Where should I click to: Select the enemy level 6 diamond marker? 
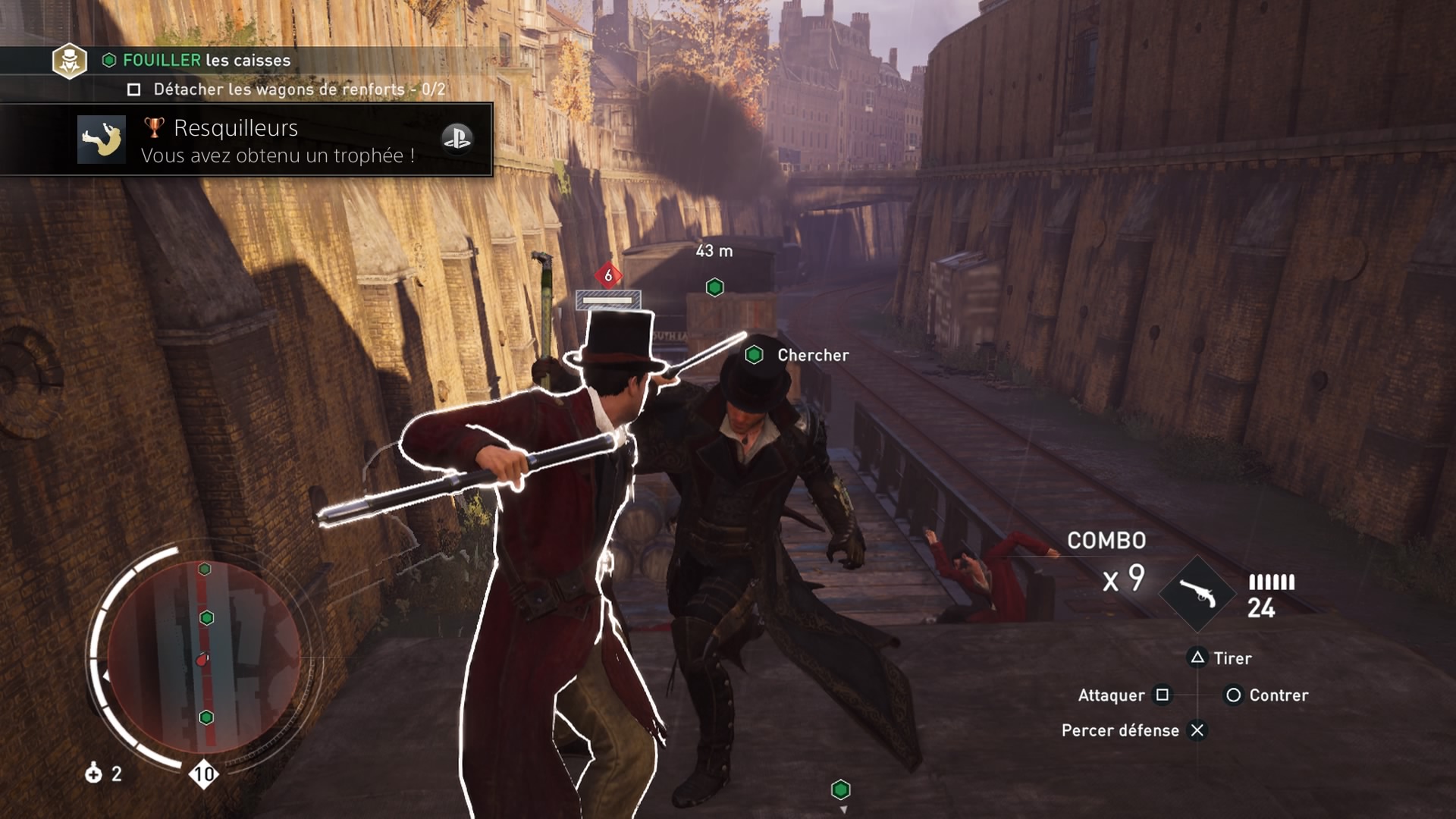point(608,276)
